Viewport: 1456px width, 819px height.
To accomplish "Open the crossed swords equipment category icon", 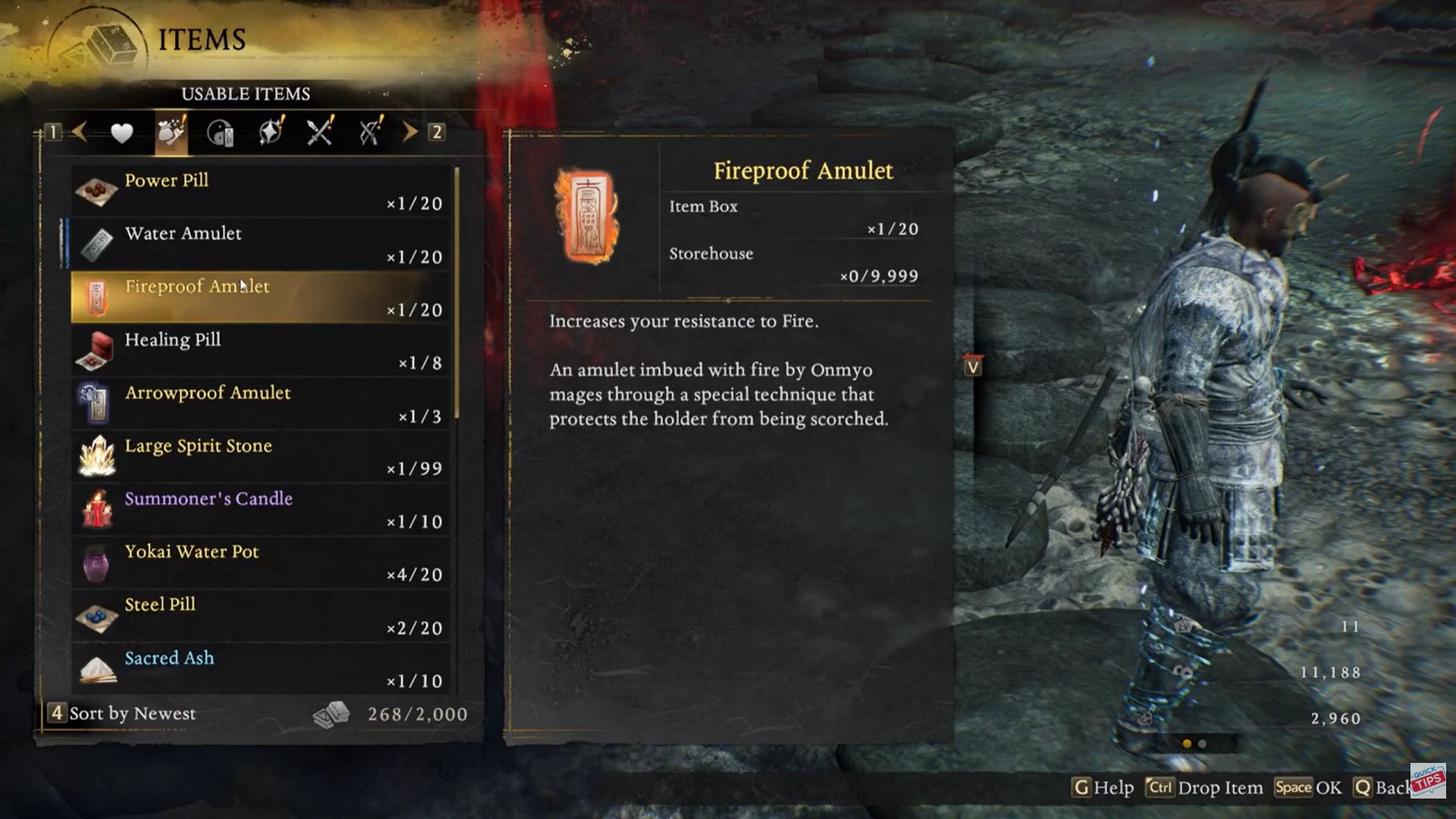I will (319, 131).
